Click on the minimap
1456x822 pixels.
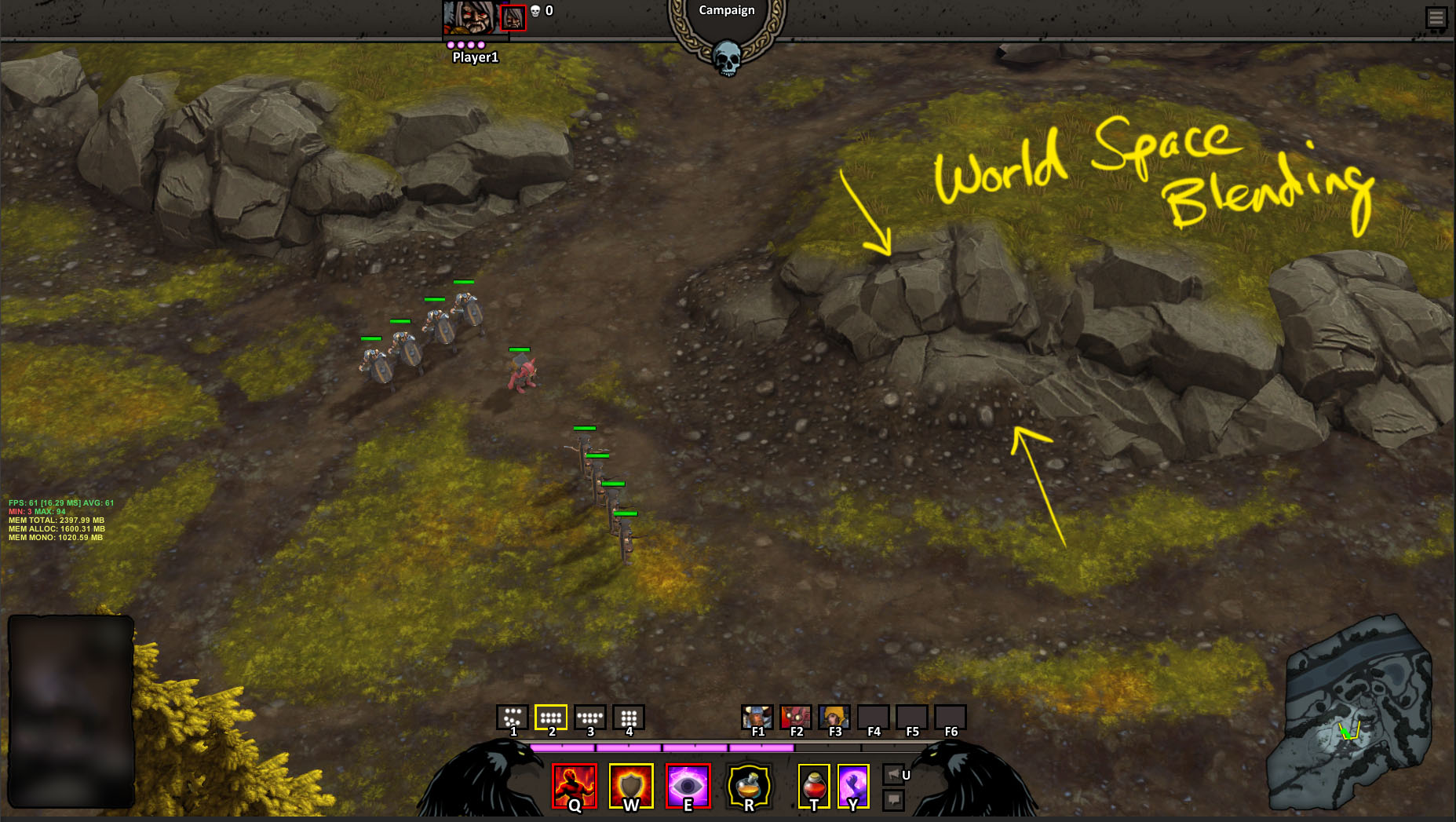[1350, 714]
